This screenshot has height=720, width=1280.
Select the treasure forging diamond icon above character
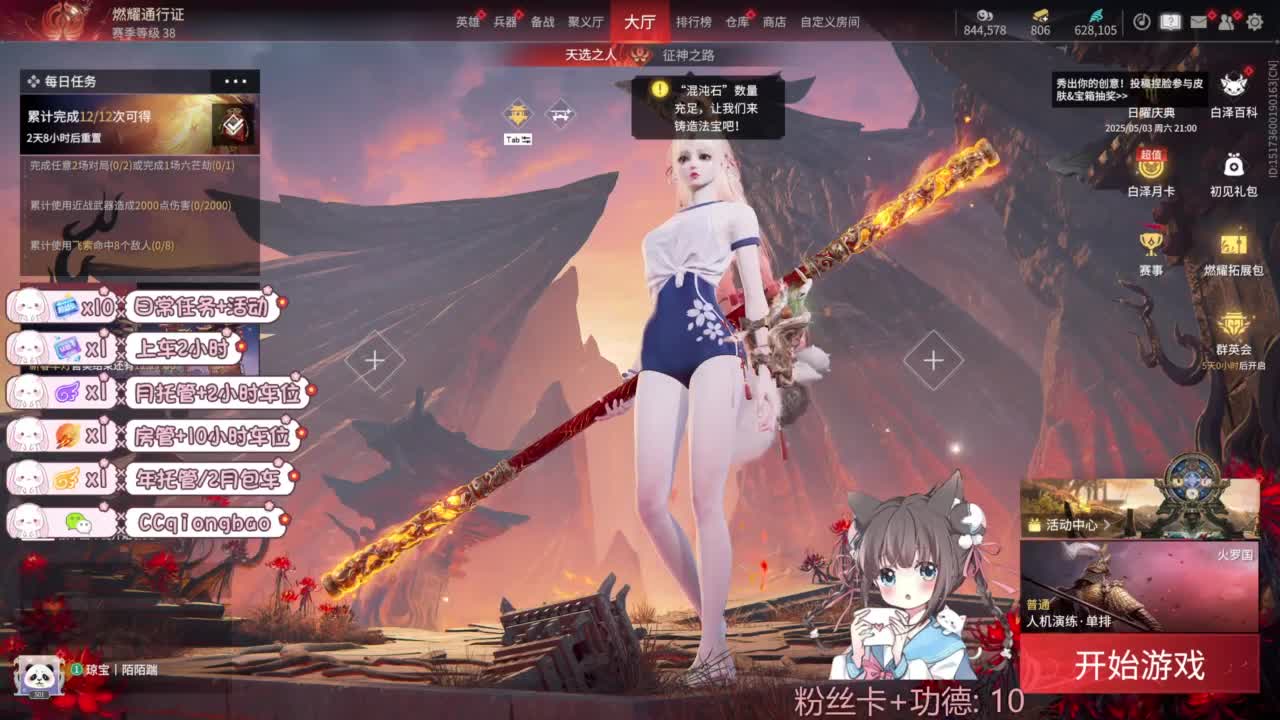coord(516,113)
